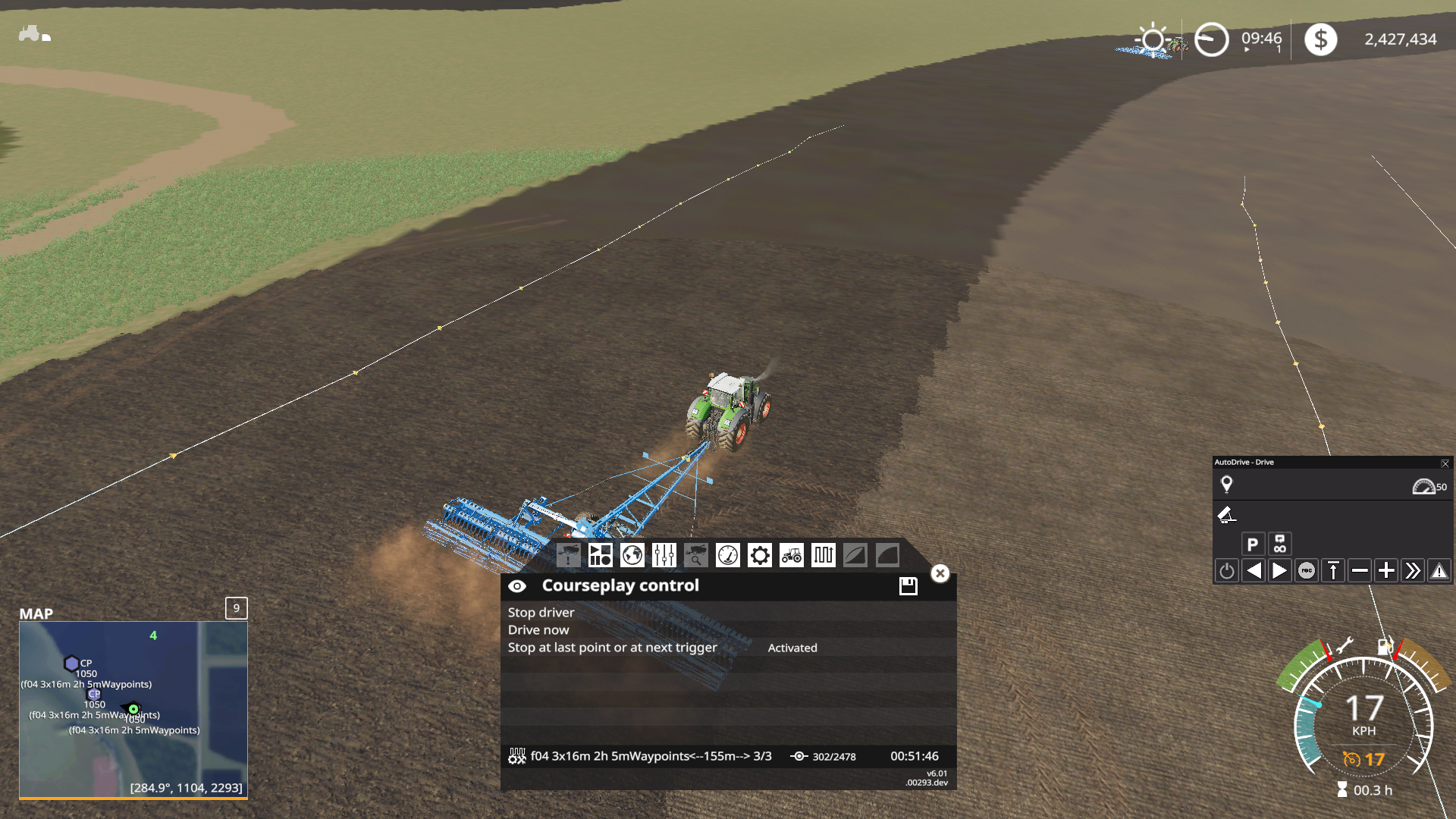Select the Courseplay course generation shapes icon
Viewport: 1456px width, 819px height.
tap(601, 555)
